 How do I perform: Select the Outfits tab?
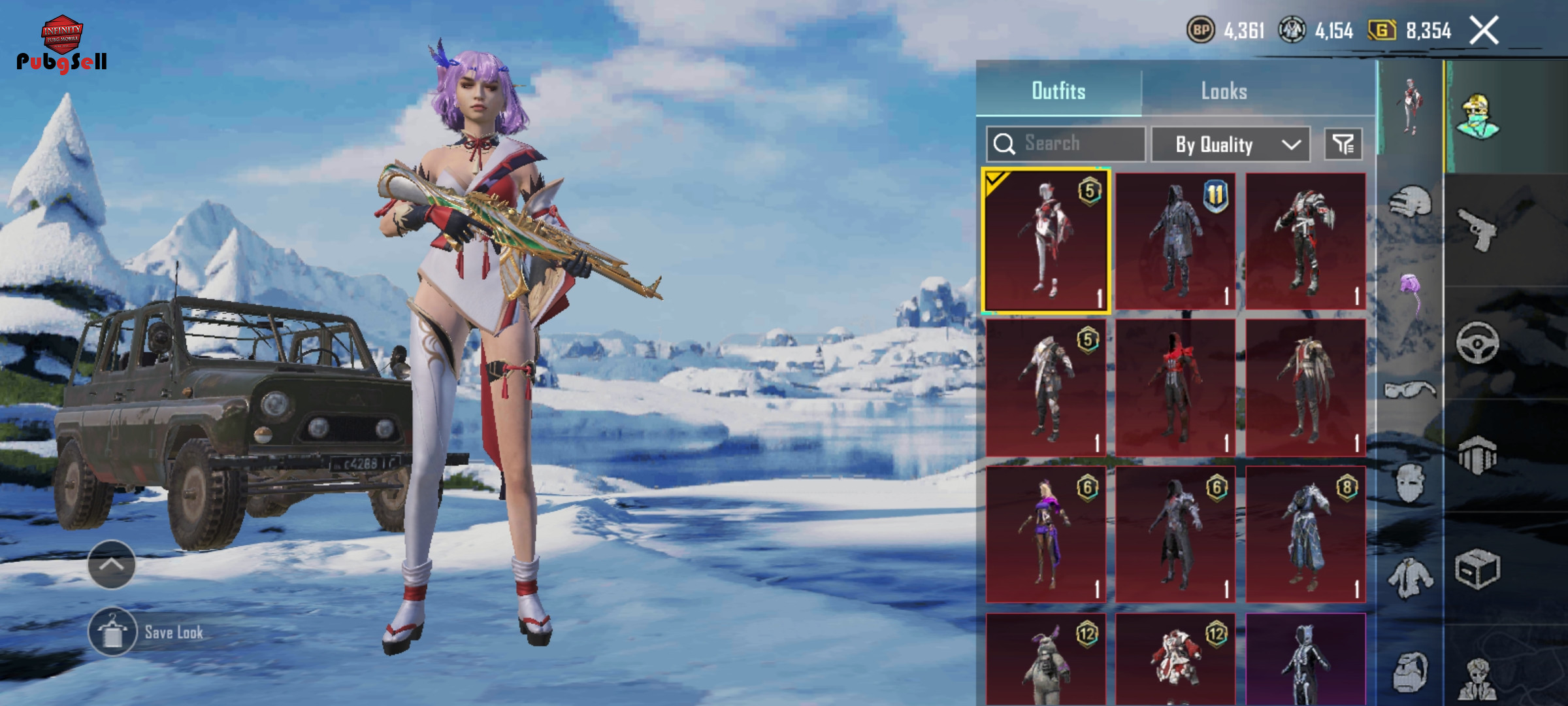click(x=1058, y=91)
